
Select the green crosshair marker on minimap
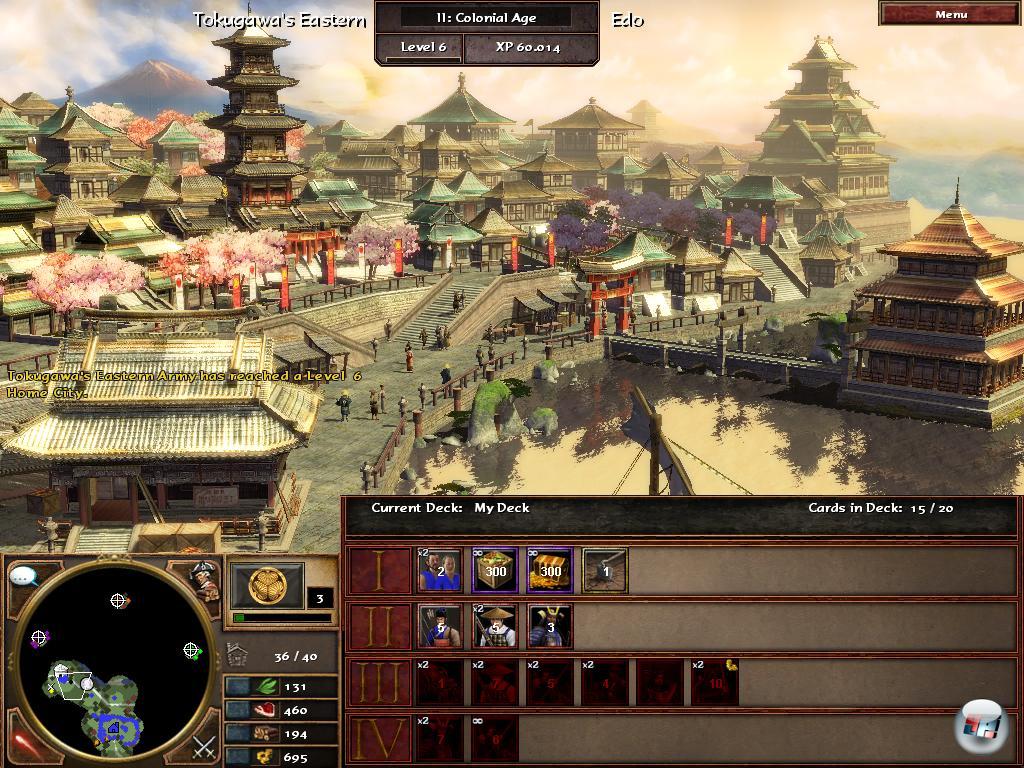click(191, 650)
